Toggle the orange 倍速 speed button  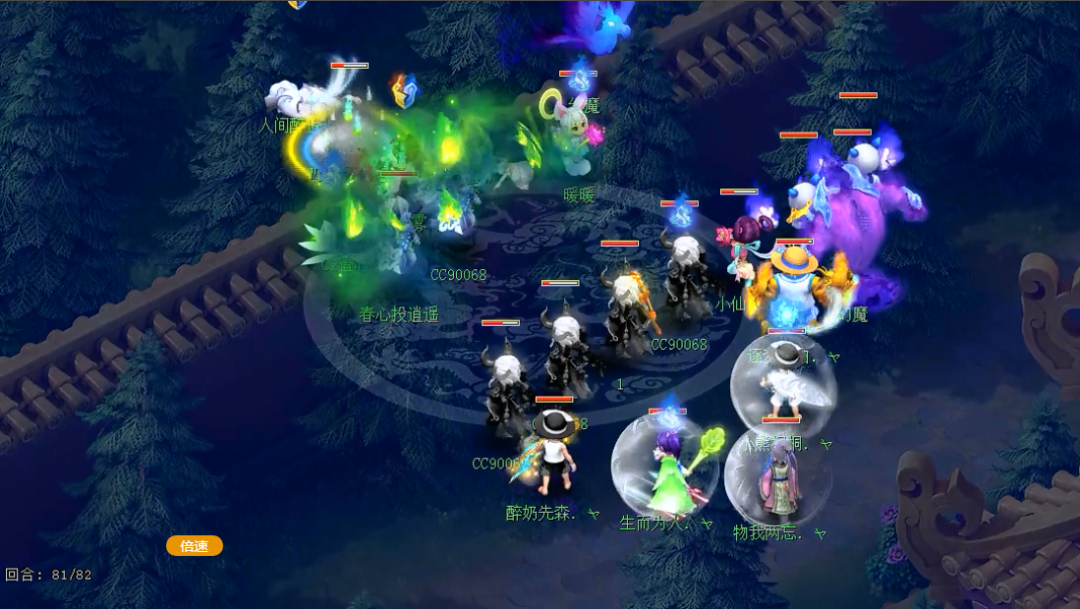194,546
